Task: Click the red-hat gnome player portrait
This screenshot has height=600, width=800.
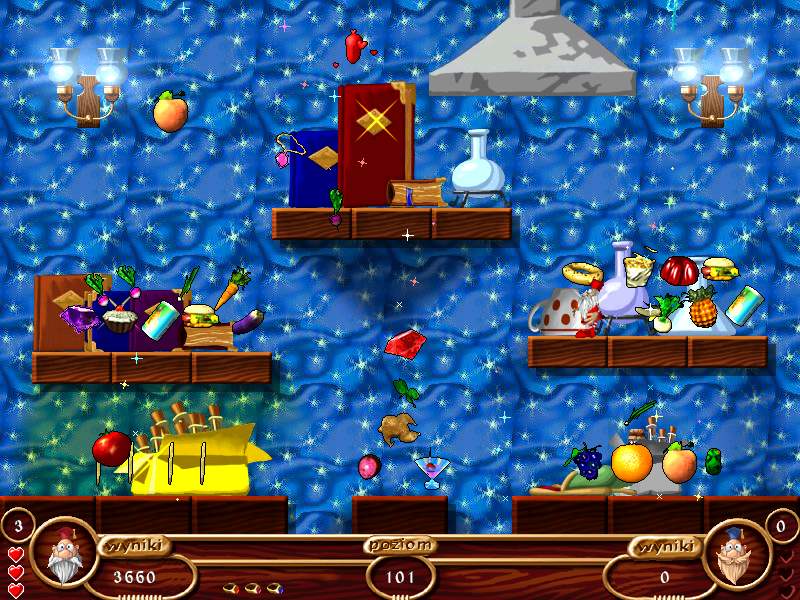Action: [x=64, y=553]
